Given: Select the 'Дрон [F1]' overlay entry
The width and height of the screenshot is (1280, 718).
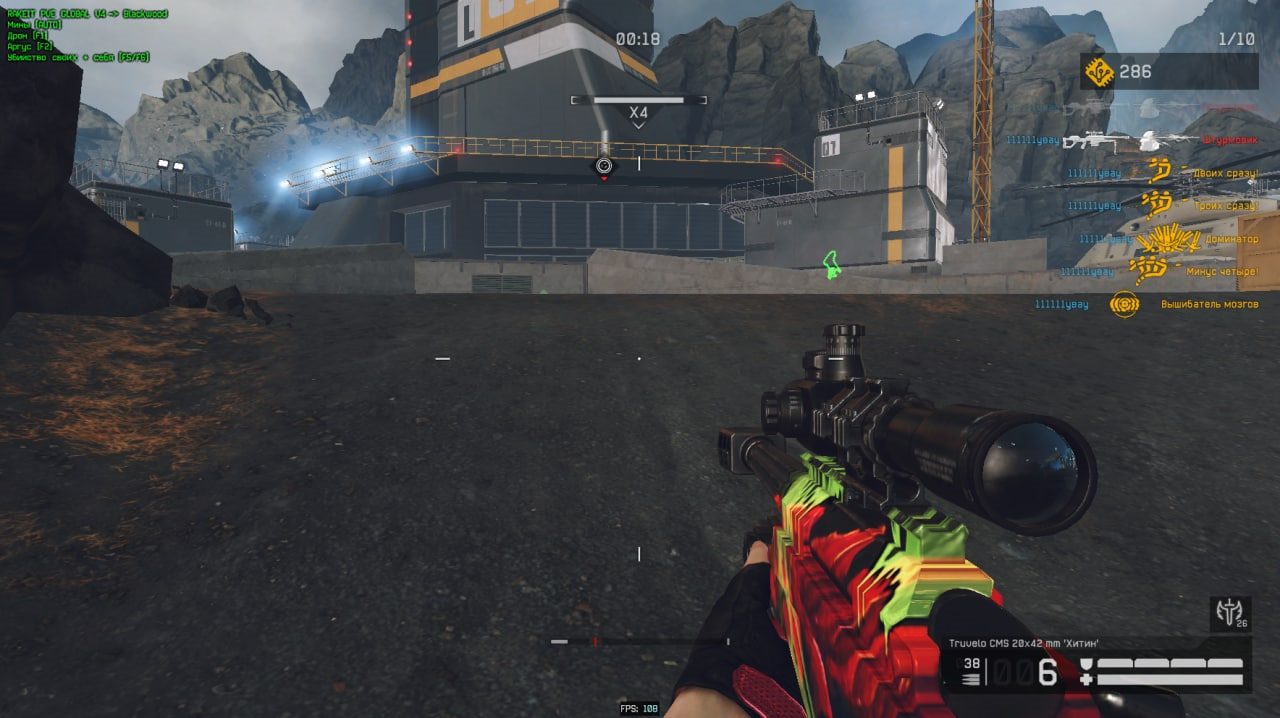Looking at the screenshot, I should click(x=29, y=36).
